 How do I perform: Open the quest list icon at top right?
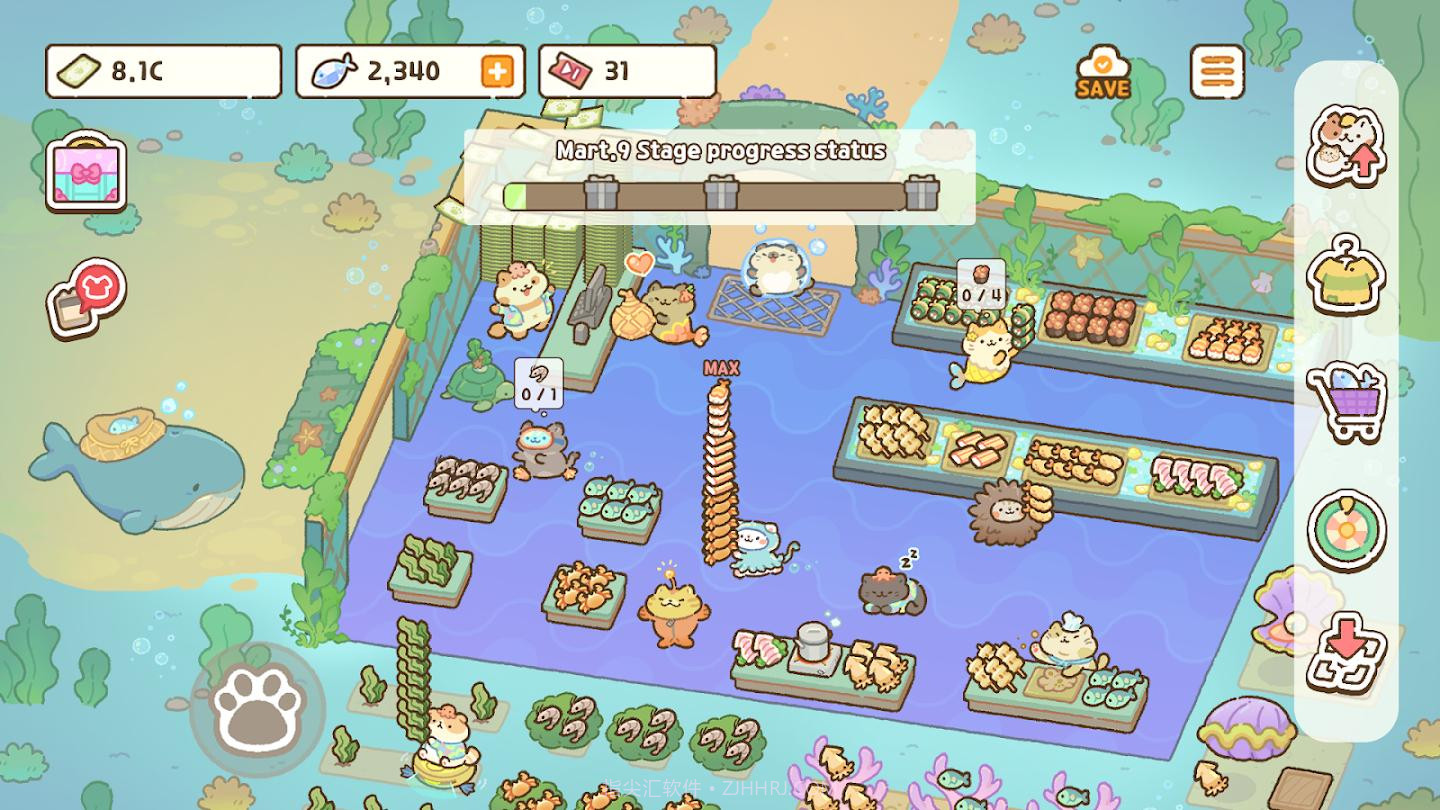(1218, 72)
